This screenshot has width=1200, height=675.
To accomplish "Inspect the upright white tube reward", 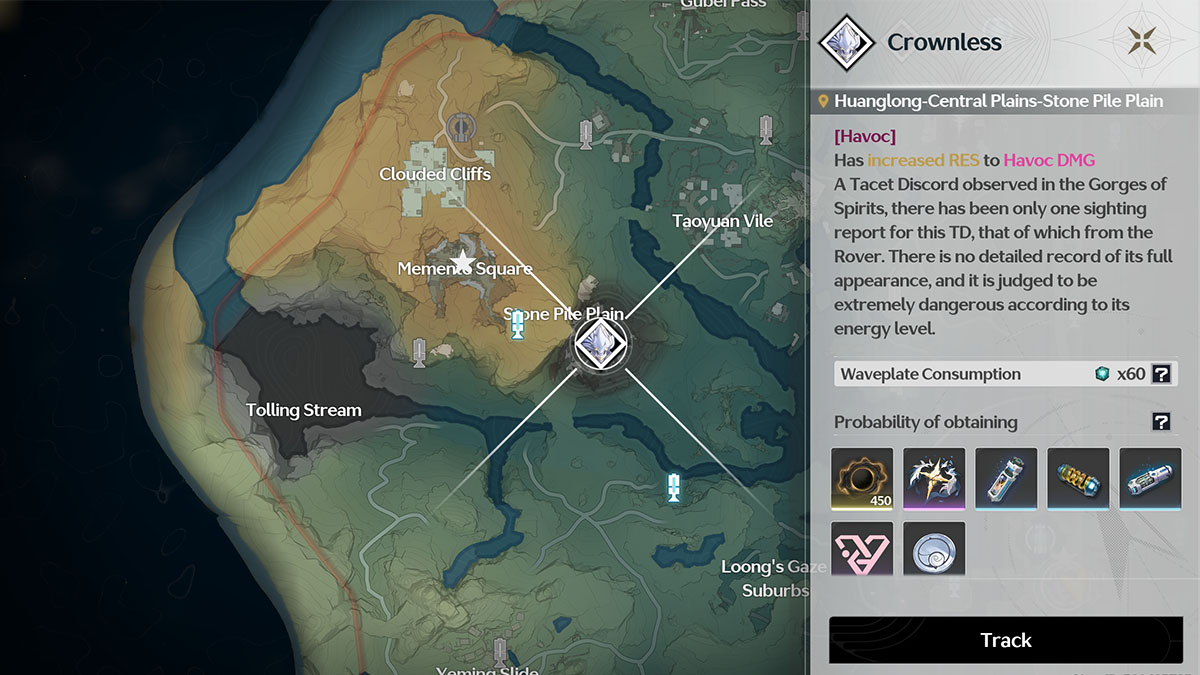I will (x=1005, y=479).
